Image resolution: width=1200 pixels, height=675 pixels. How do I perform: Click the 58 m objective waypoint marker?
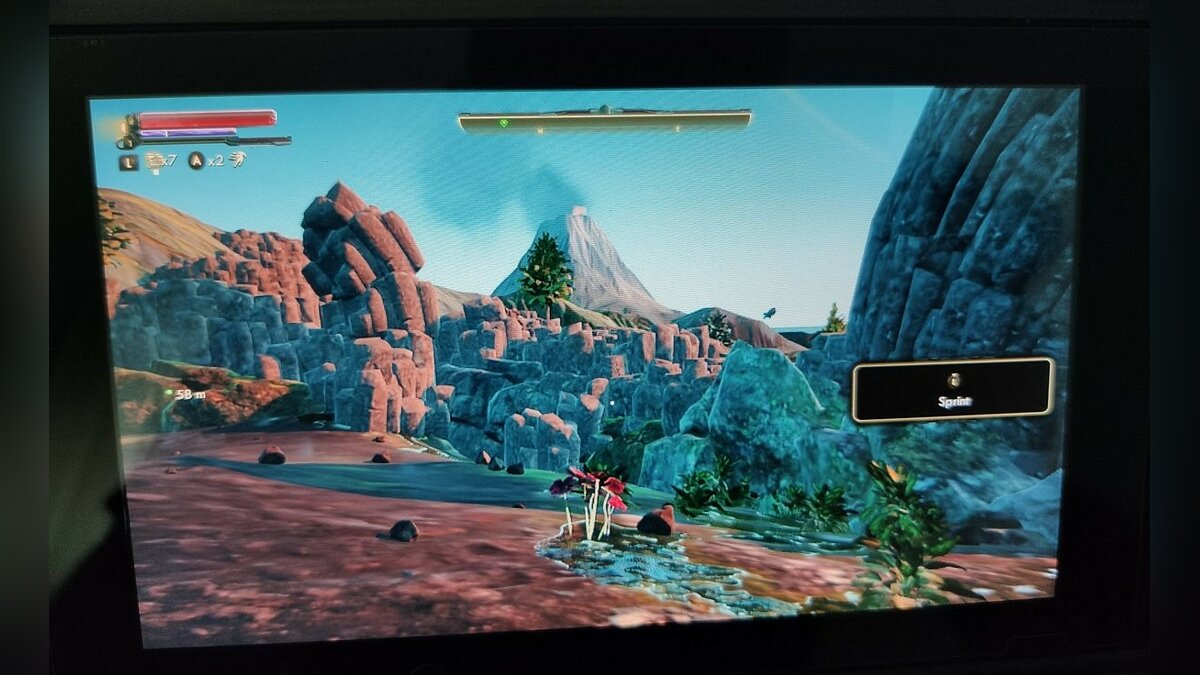[168, 394]
